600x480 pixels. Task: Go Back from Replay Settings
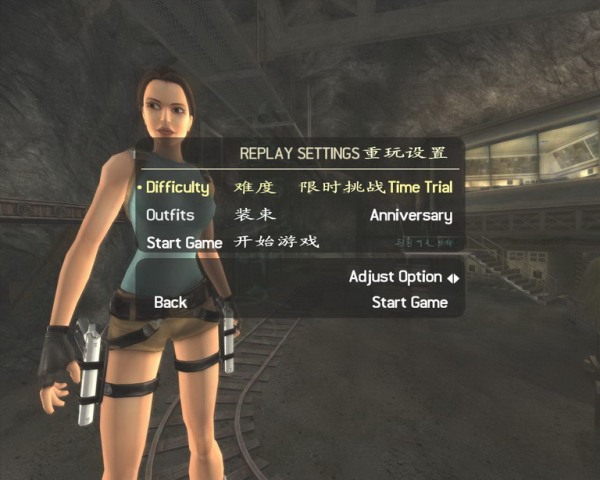click(x=170, y=302)
